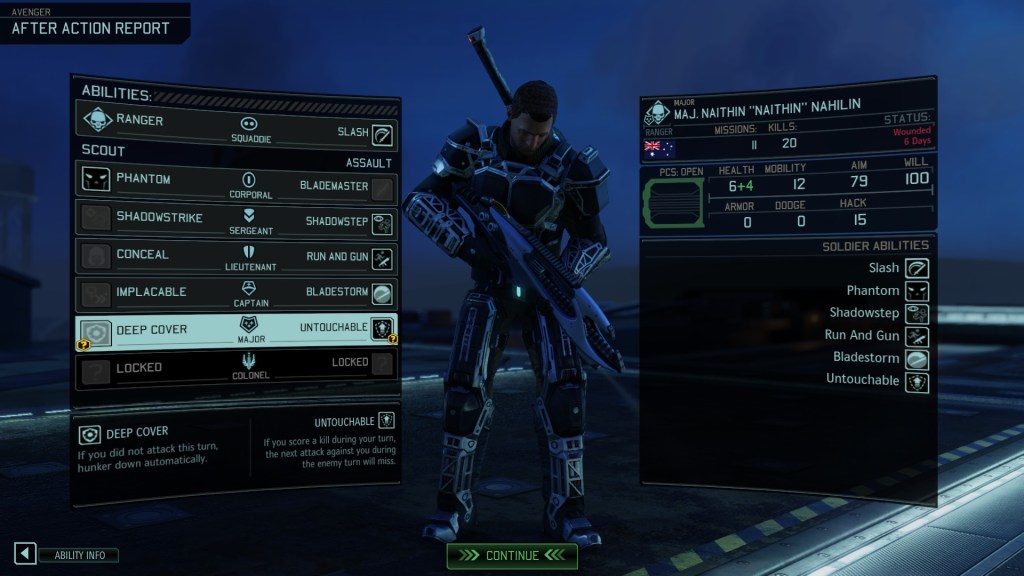Click the Phantom icon in Soldier Abilities
The height and width of the screenshot is (576, 1024).
point(916,291)
